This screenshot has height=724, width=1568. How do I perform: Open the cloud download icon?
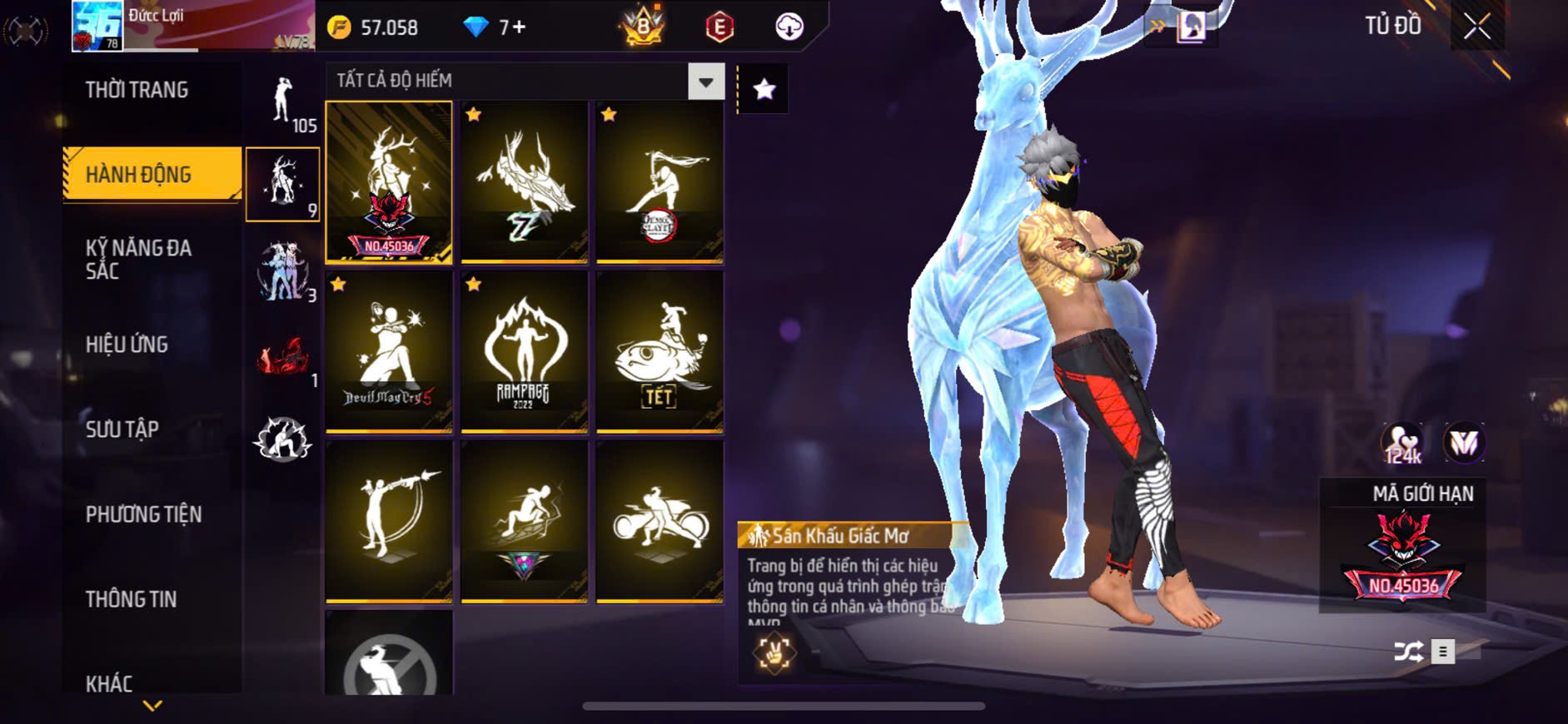coord(789,27)
